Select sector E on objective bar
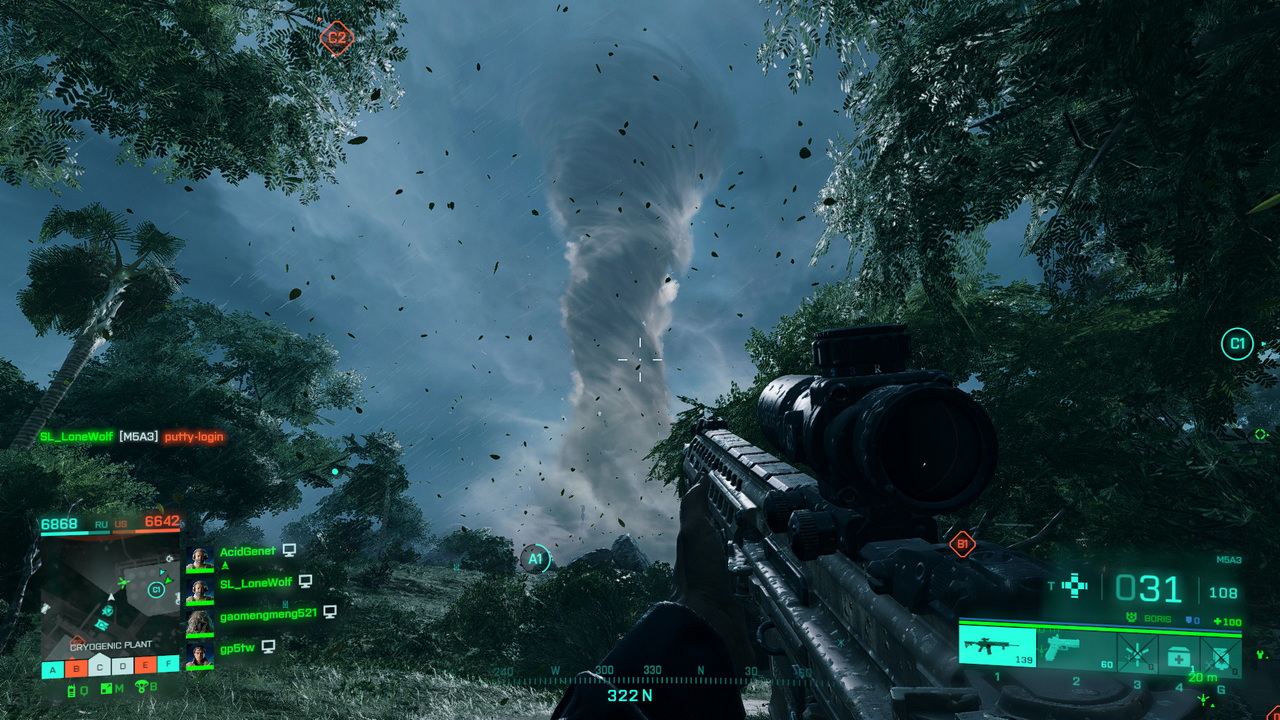 click(145, 666)
